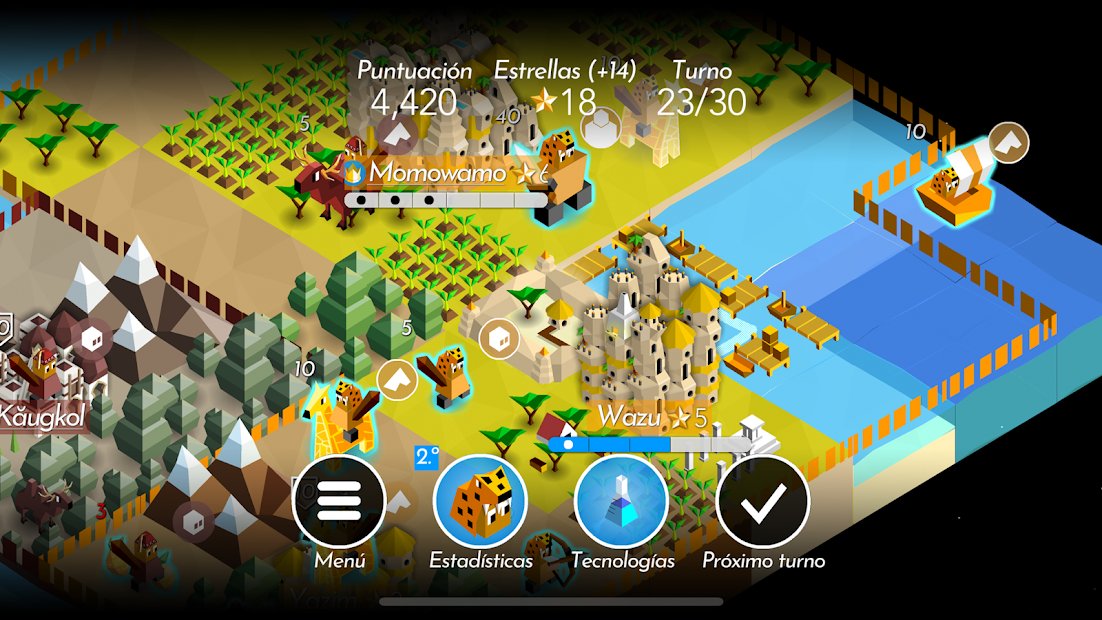Viewport: 1102px width, 620px height.
Task: Open the Tecnologías tree
Action: (x=622, y=501)
